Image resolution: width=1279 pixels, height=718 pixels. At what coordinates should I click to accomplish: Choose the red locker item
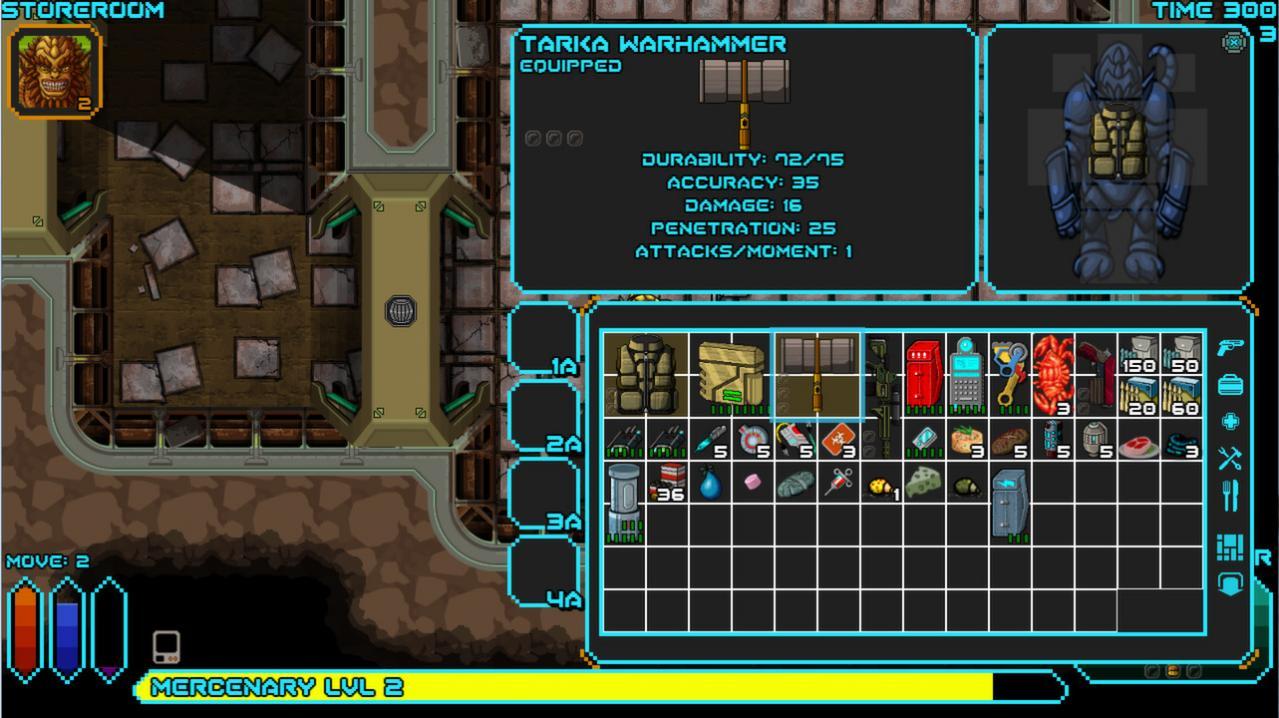click(x=924, y=375)
